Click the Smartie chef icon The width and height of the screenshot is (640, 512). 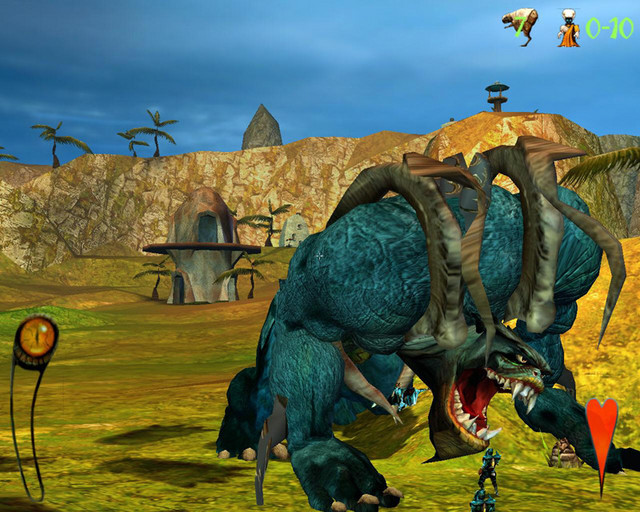tap(568, 27)
